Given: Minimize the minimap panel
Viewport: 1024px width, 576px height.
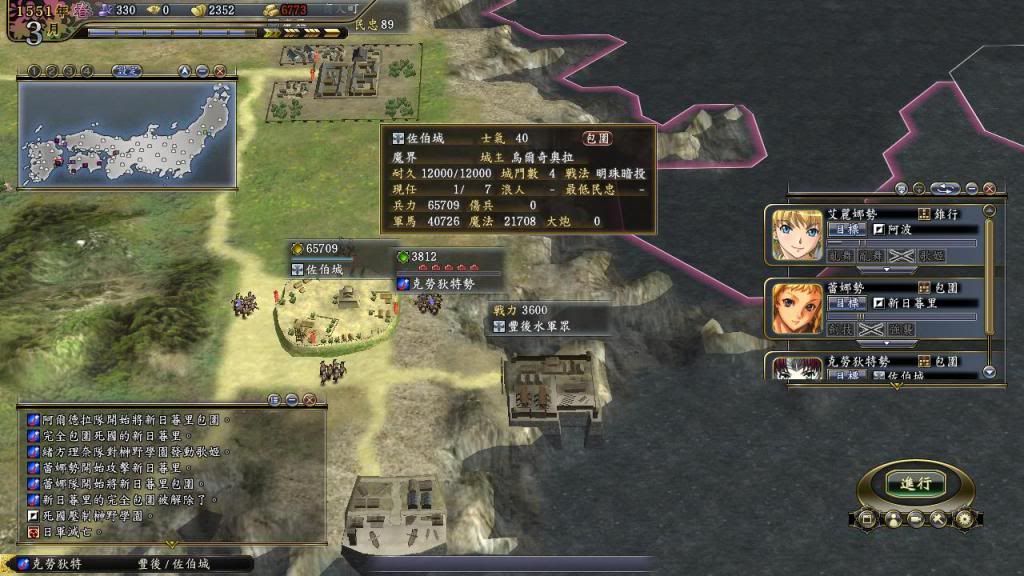Looking at the screenshot, I should coord(202,71).
